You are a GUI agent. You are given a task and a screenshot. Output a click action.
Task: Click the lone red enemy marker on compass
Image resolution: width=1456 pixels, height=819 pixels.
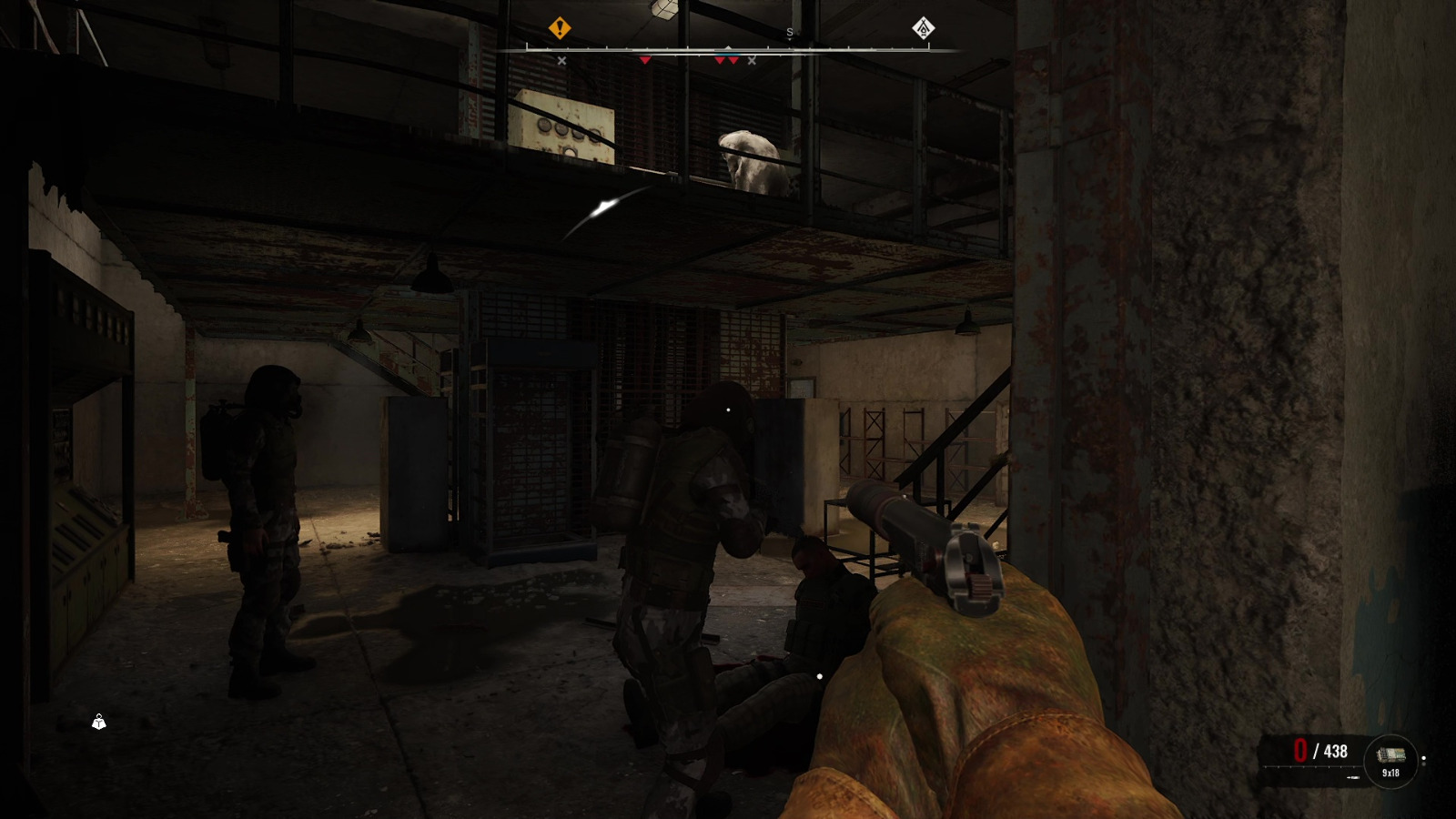click(x=645, y=60)
